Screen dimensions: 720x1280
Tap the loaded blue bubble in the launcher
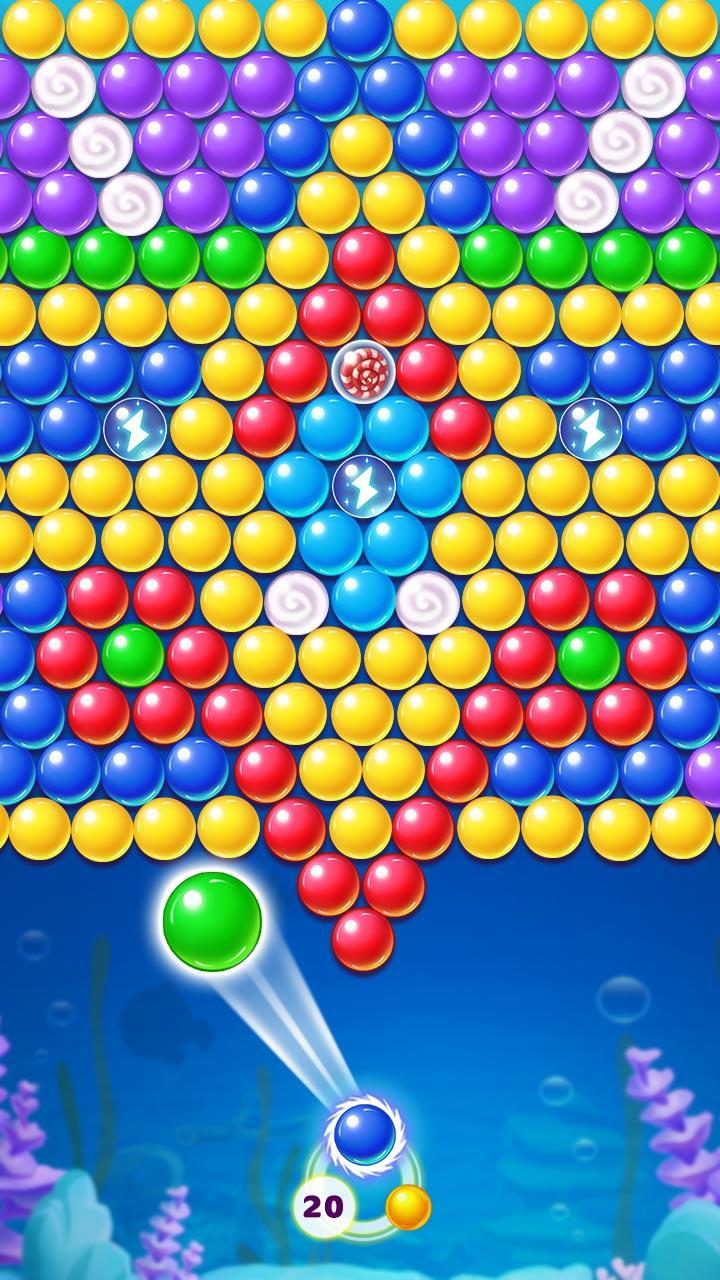coord(364,1134)
